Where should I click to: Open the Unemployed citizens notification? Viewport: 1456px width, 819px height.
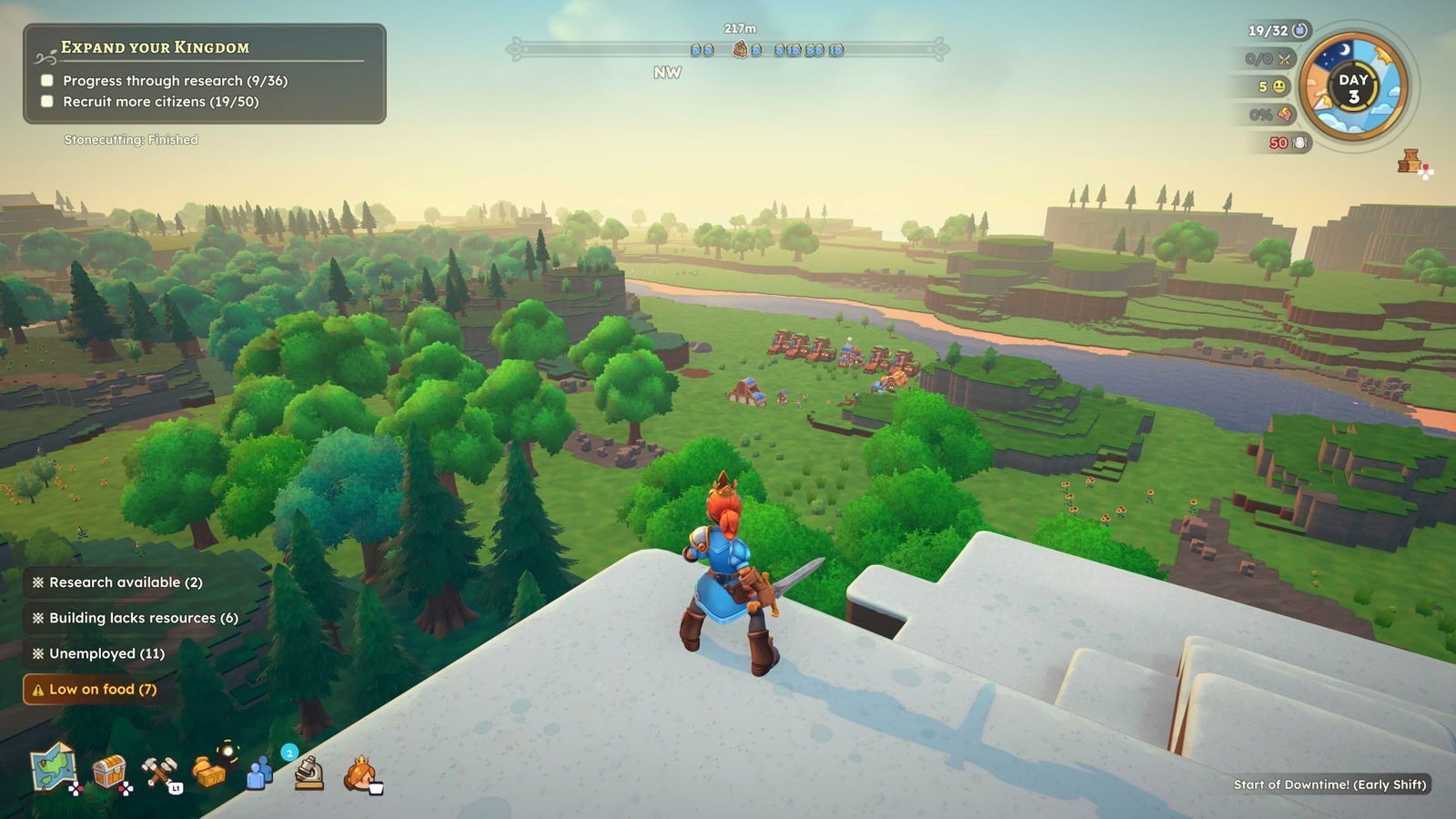click(98, 653)
